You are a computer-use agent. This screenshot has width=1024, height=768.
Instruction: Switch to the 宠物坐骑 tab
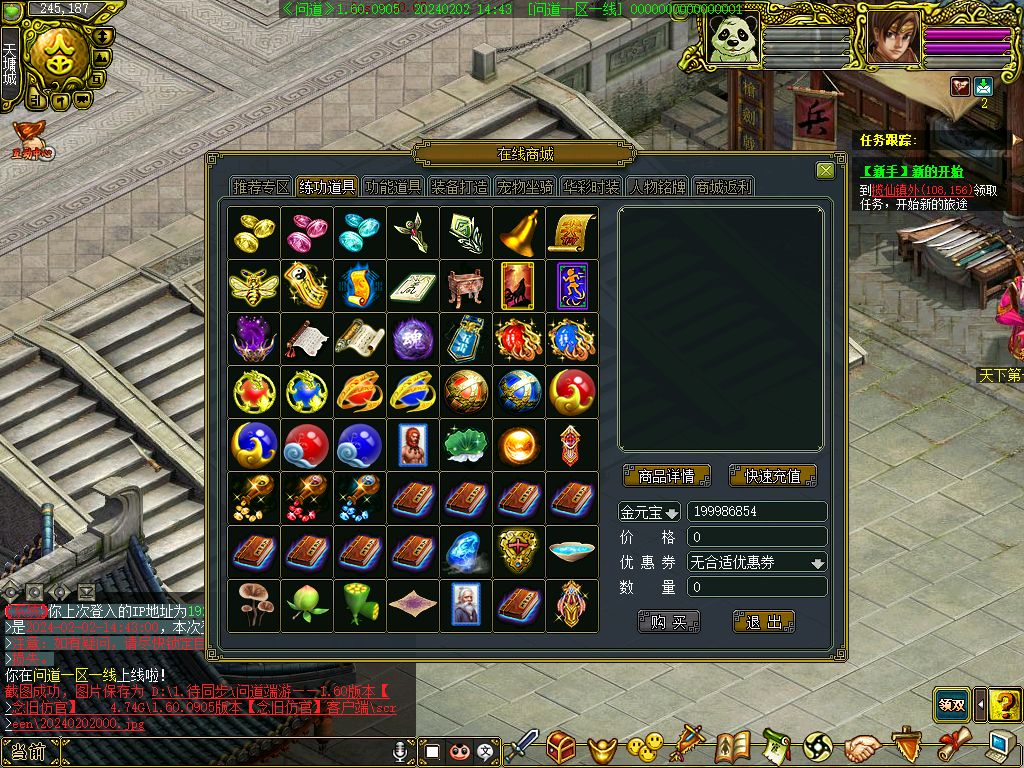pos(525,187)
